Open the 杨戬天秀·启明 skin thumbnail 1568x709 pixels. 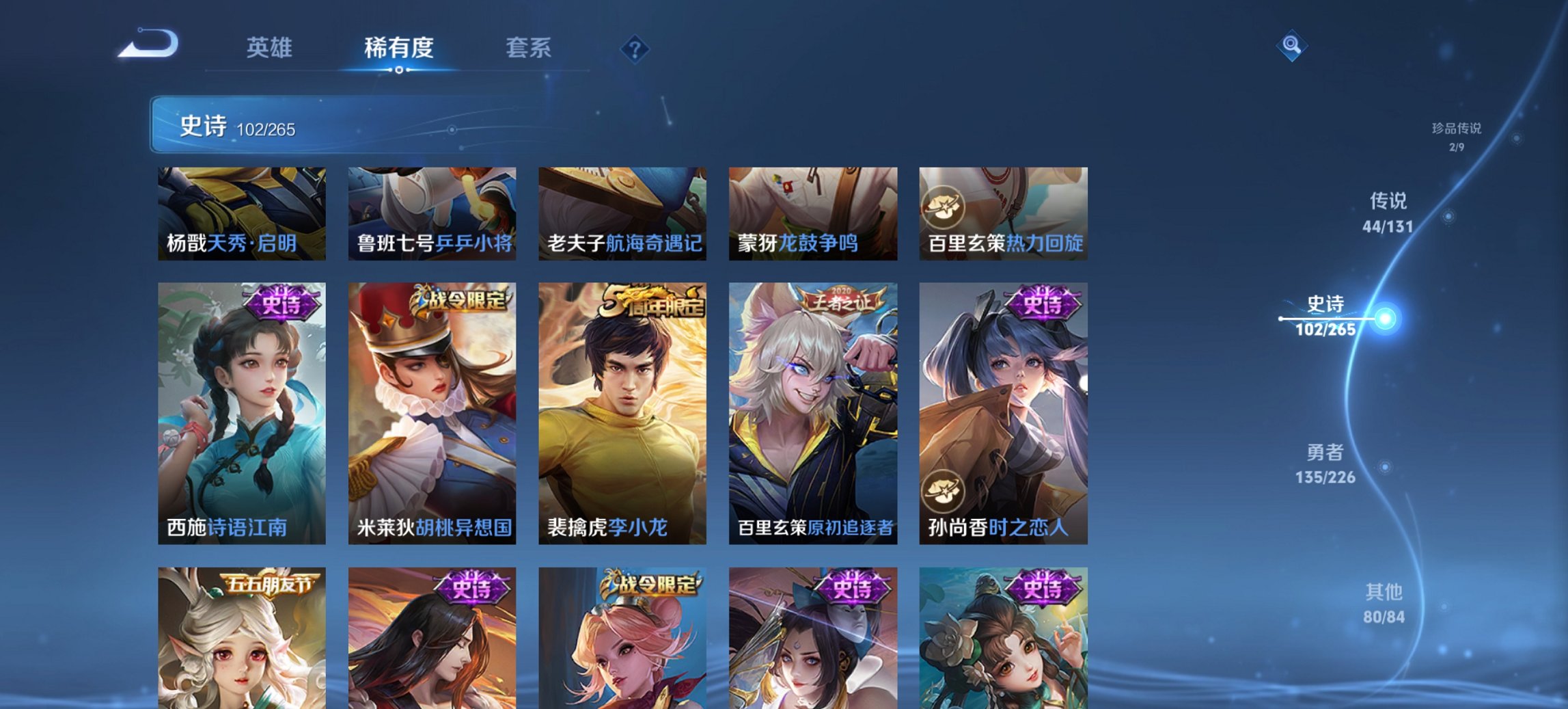pyautogui.click(x=240, y=212)
